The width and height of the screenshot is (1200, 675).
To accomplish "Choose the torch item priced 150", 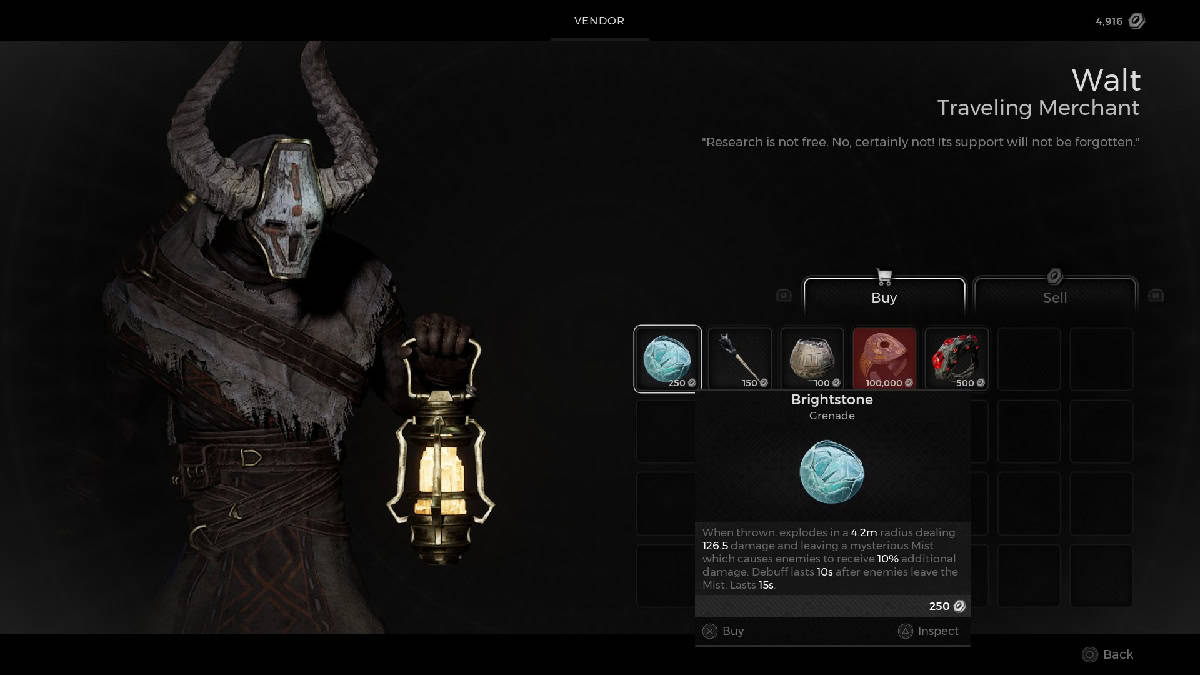I will tap(740, 359).
